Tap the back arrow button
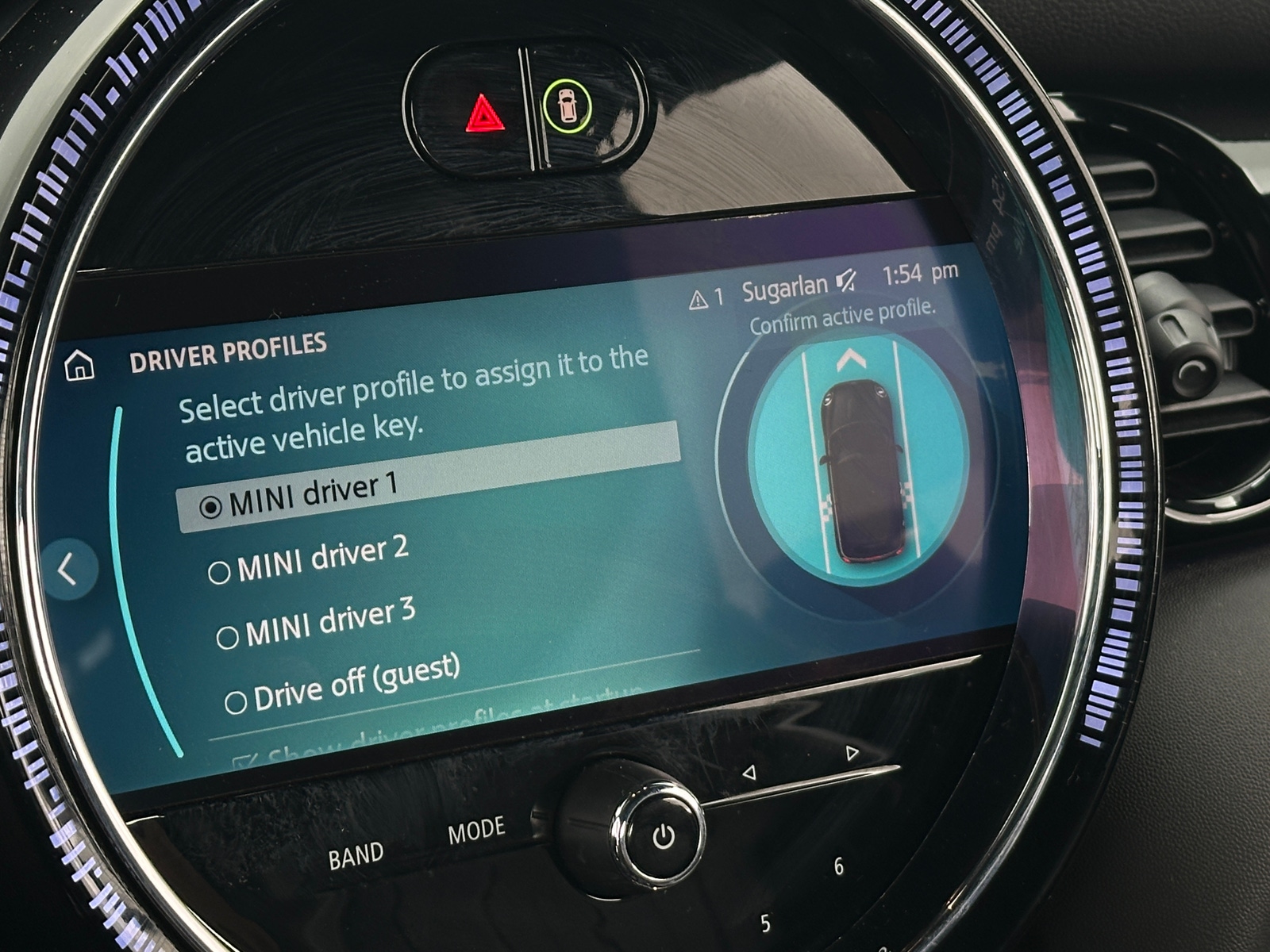 (x=68, y=569)
